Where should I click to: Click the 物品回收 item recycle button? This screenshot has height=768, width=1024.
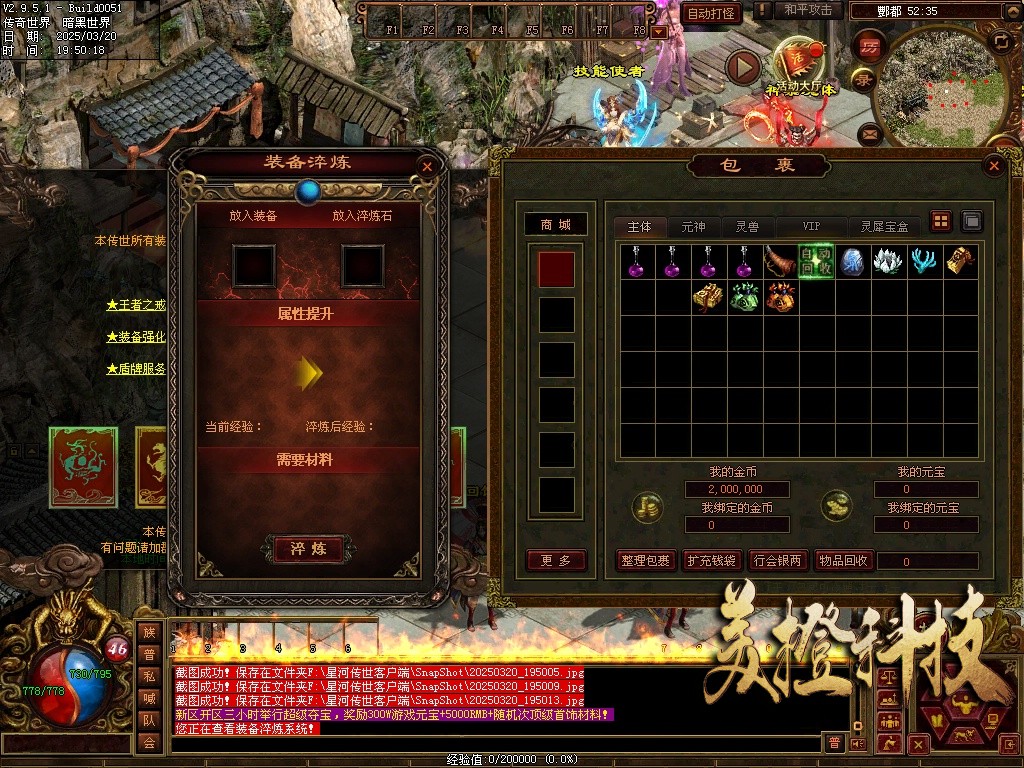pyautogui.click(x=843, y=560)
